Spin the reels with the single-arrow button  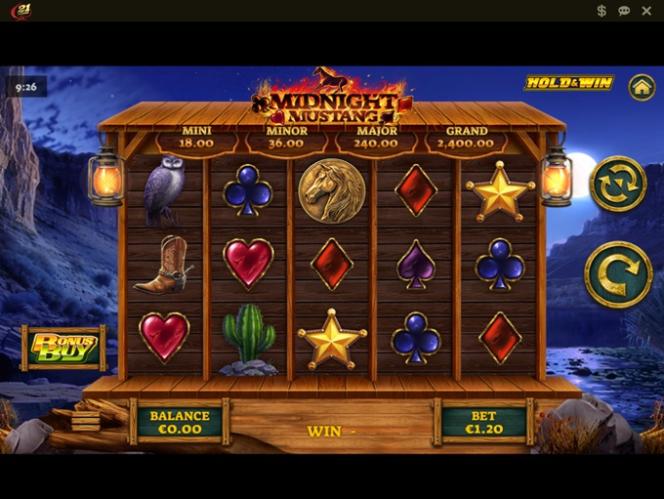coord(617,274)
